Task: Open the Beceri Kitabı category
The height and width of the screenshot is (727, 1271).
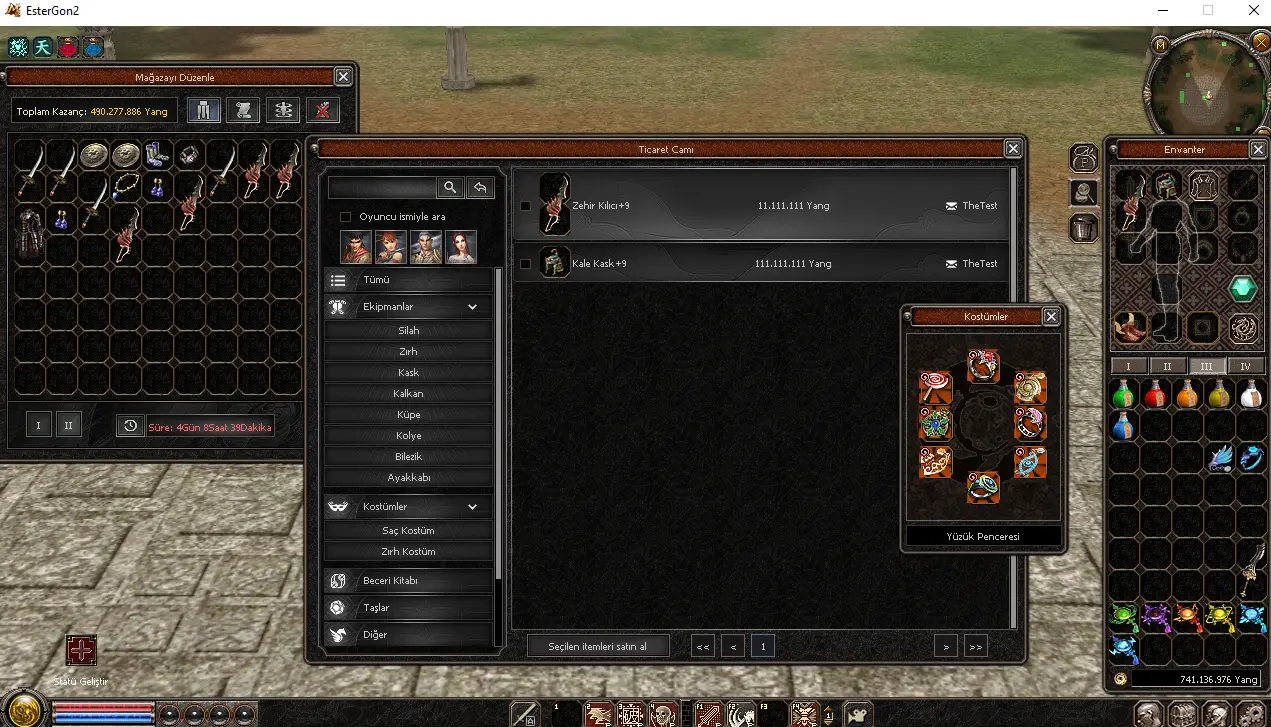Action: (408, 581)
